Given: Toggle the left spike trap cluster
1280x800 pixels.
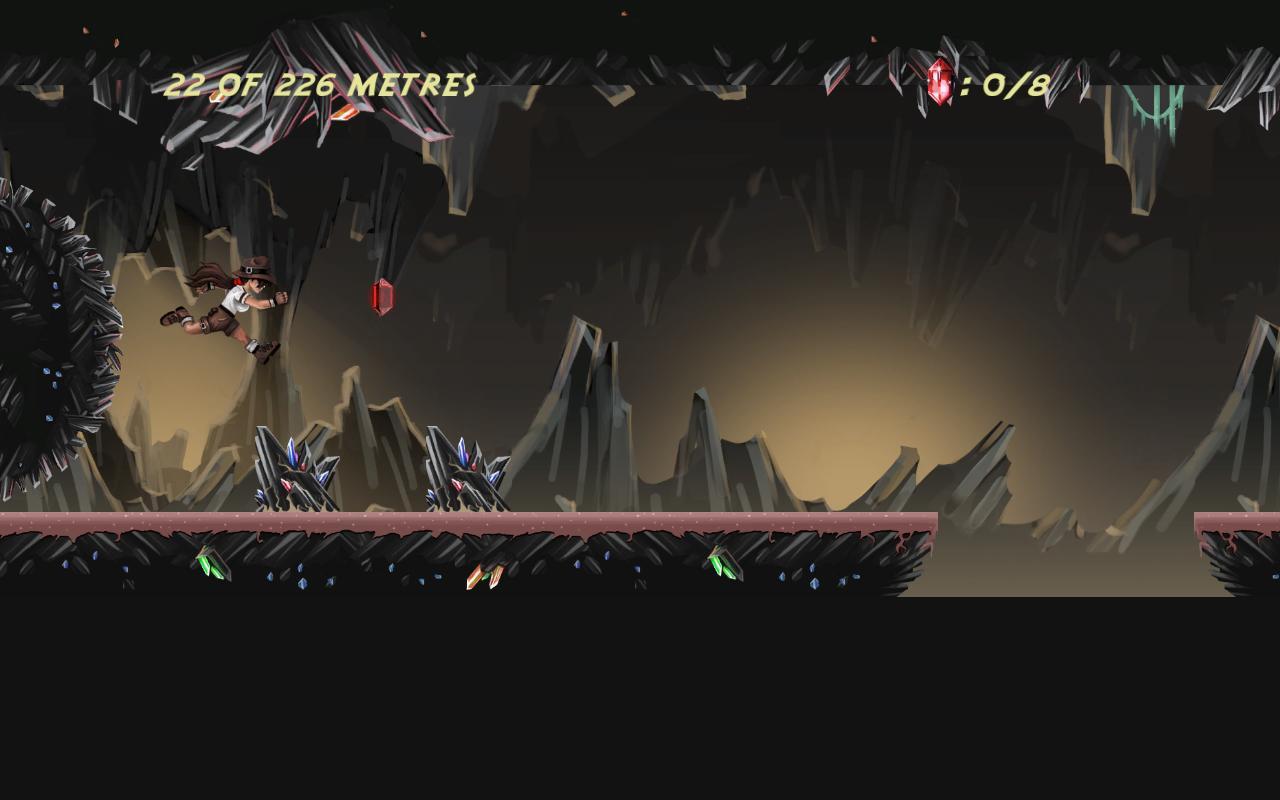Looking at the screenshot, I should 295,470.
